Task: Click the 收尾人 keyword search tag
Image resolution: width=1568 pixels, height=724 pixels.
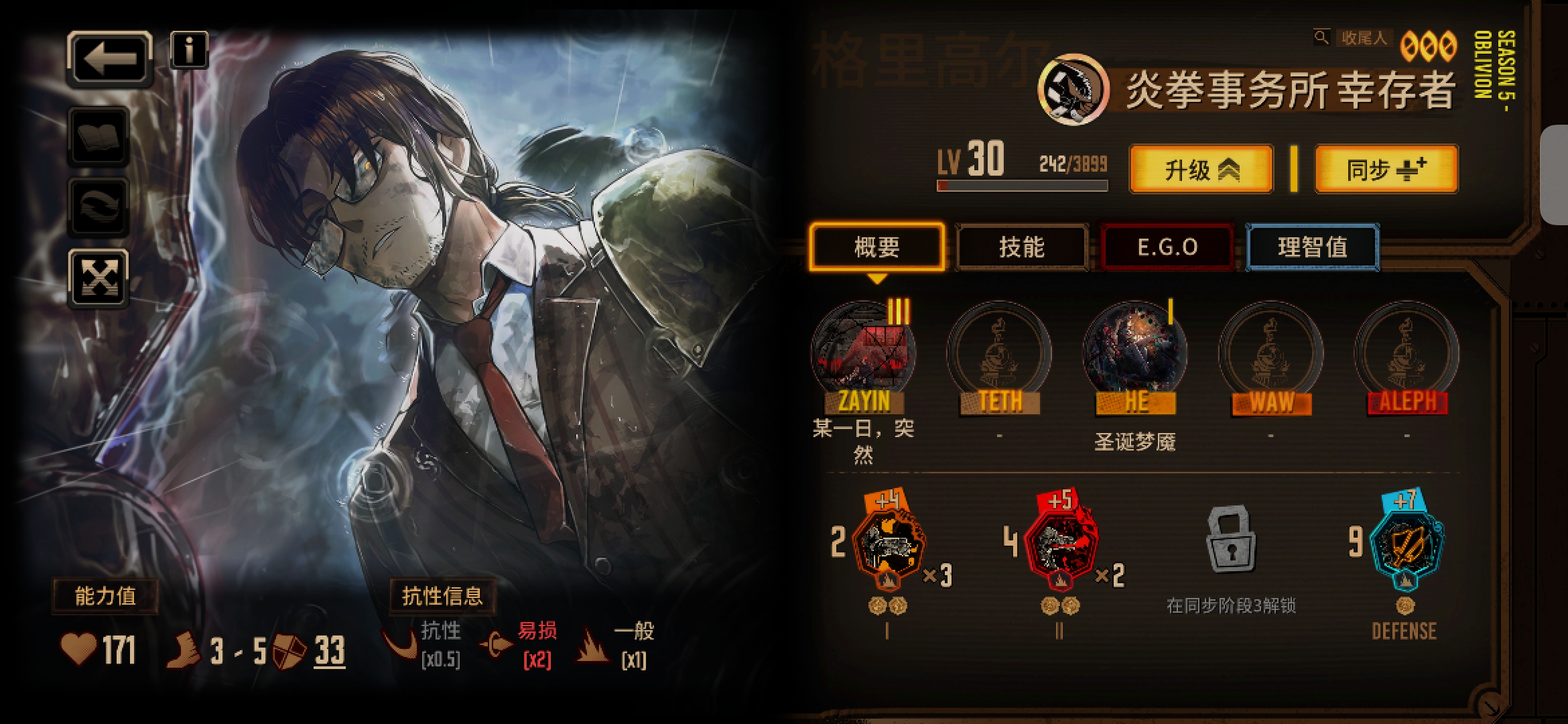Action: [1362, 38]
